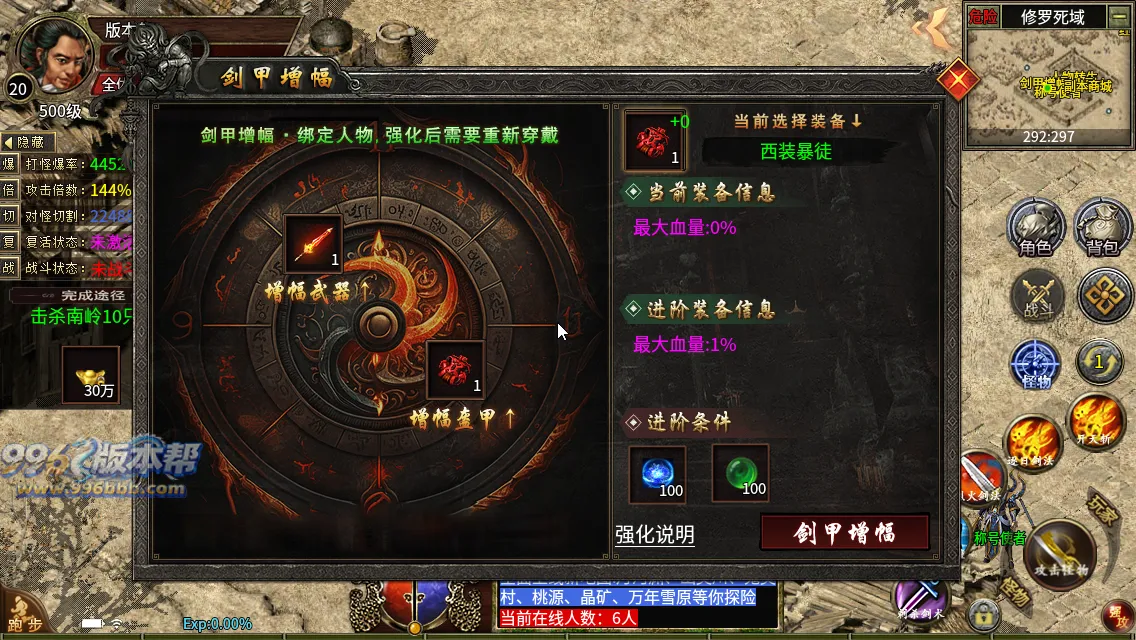Screen dimensions: 1136x640
Task: Select the blue orb material slot
Action: [657, 473]
